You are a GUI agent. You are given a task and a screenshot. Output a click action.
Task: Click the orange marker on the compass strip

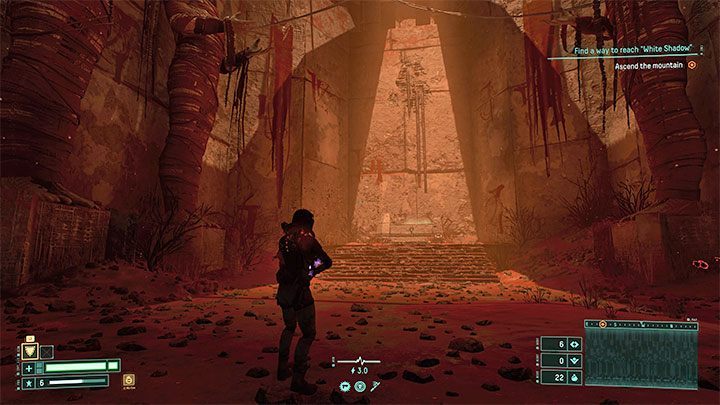point(603,324)
